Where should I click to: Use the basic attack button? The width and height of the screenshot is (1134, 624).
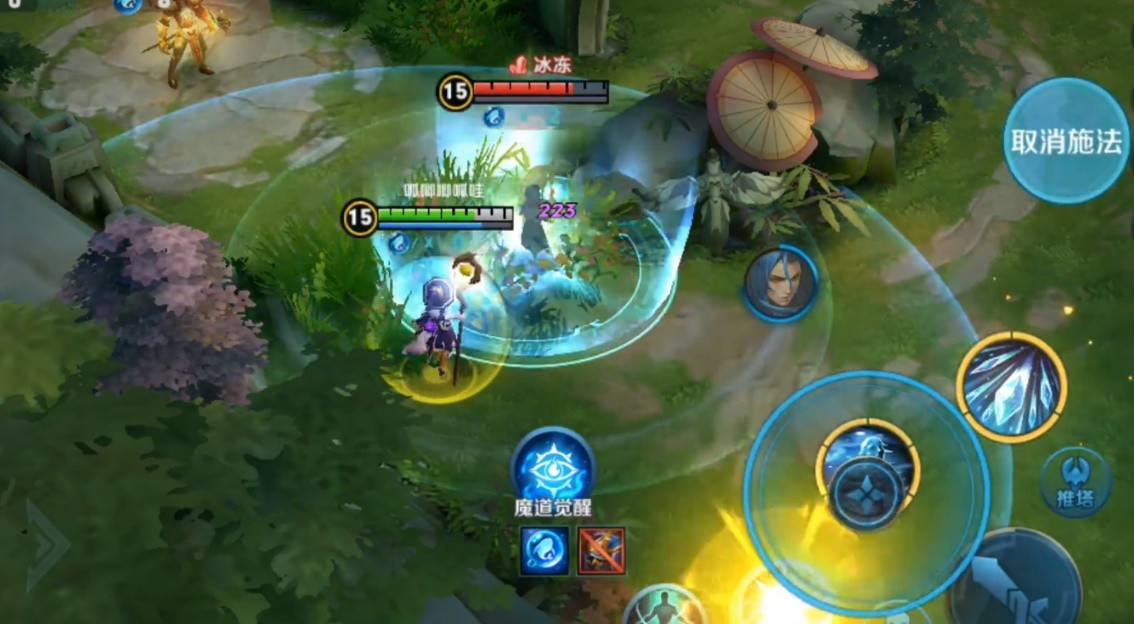click(1014, 581)
